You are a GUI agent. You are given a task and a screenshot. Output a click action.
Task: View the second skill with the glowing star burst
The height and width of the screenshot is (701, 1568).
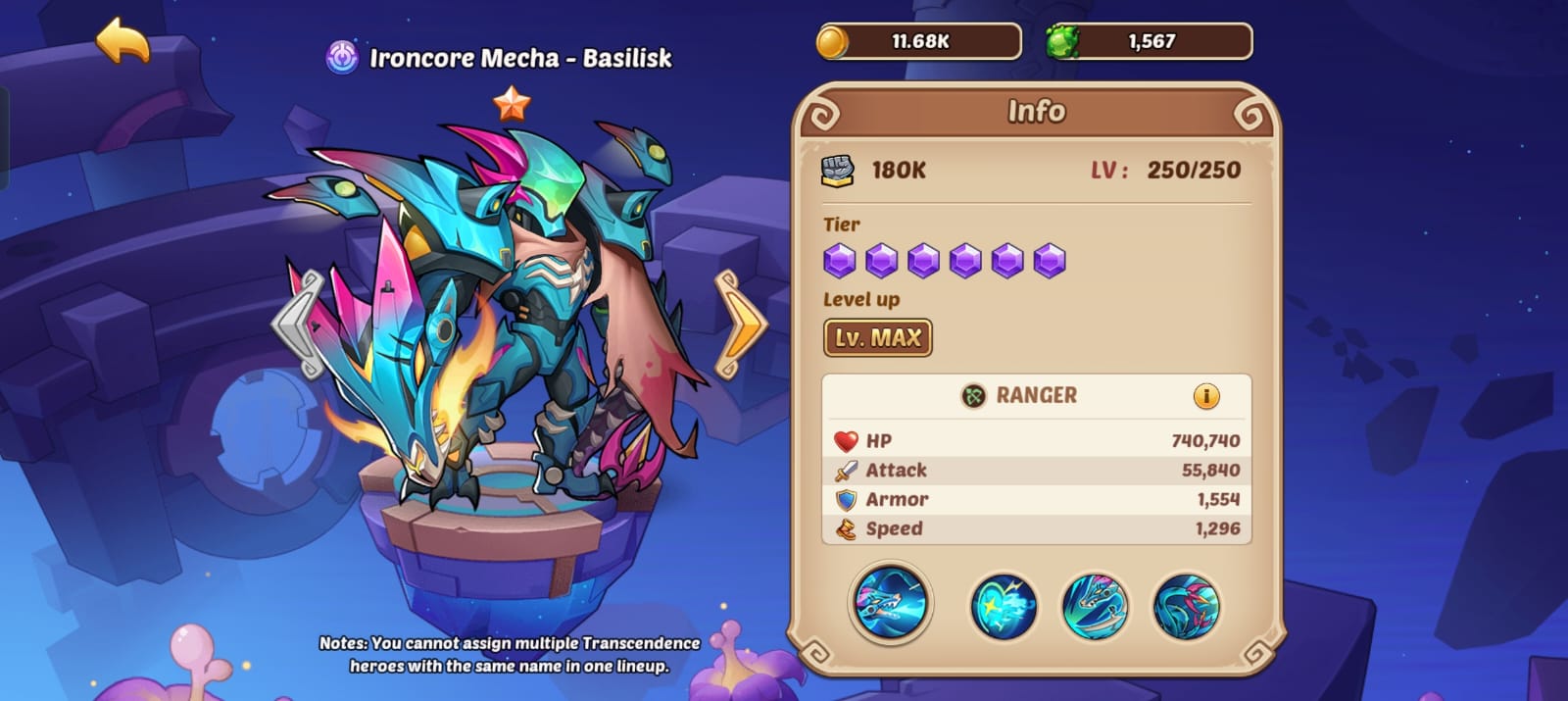(1003, 607)
